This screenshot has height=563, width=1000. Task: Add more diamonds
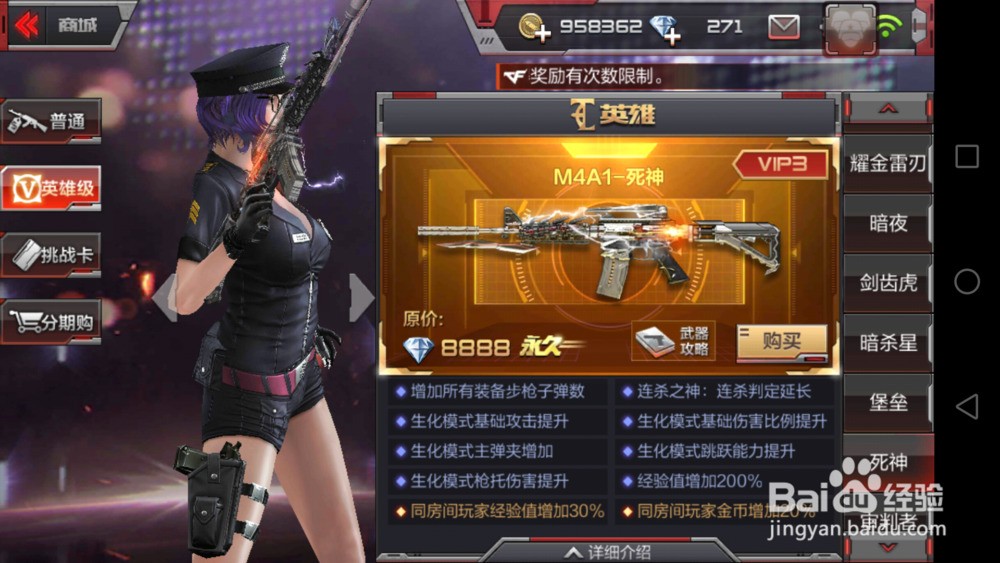664,28
